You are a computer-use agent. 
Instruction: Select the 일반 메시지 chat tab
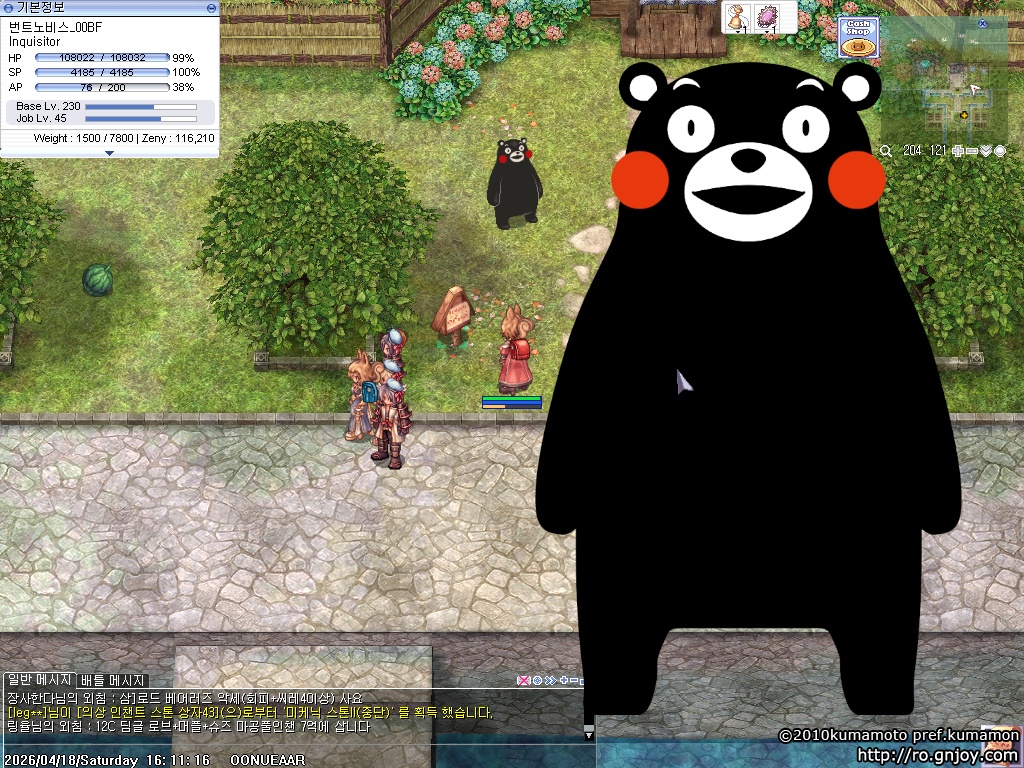pos(39,681)
